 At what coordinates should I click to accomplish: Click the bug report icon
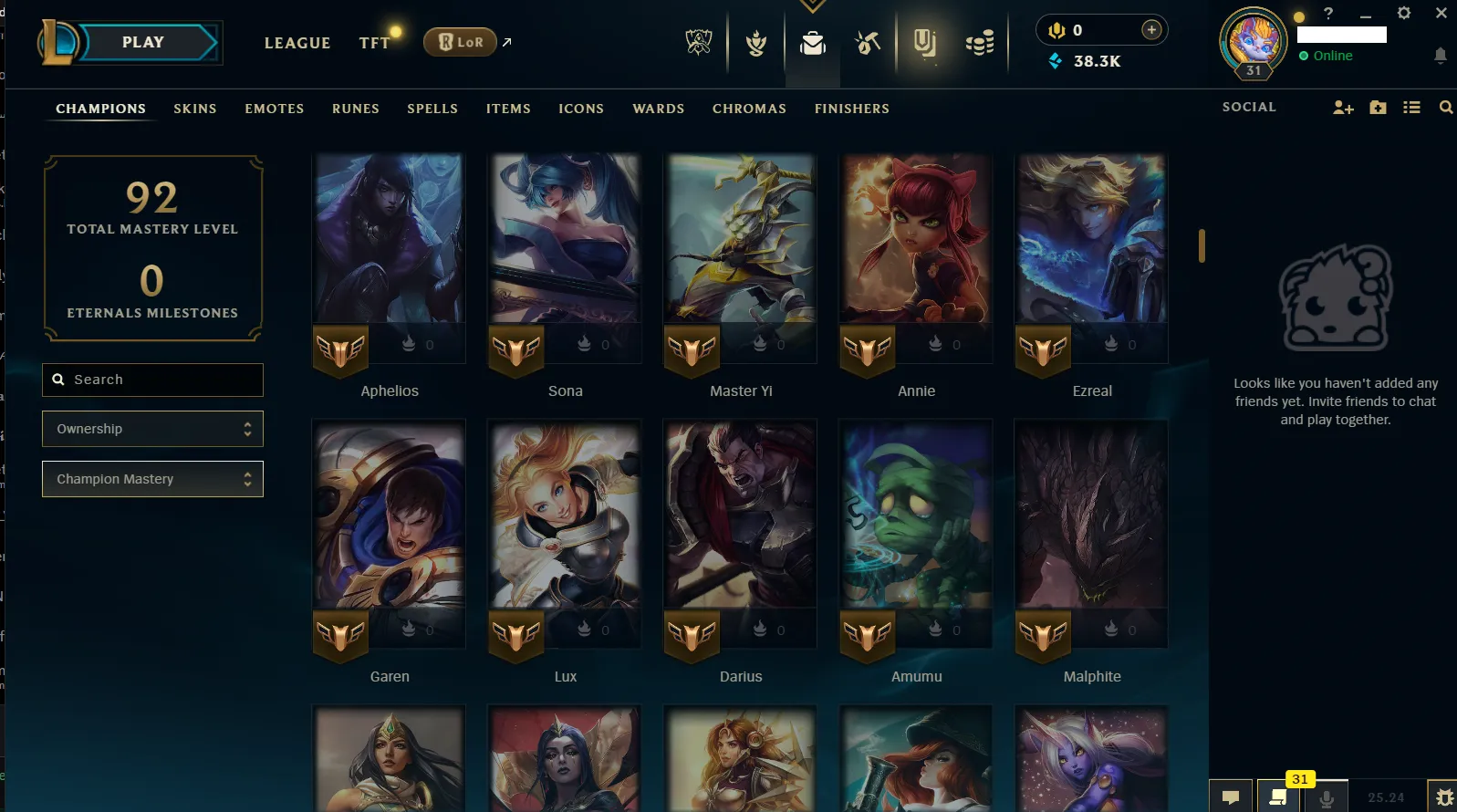pos(1441,797)
